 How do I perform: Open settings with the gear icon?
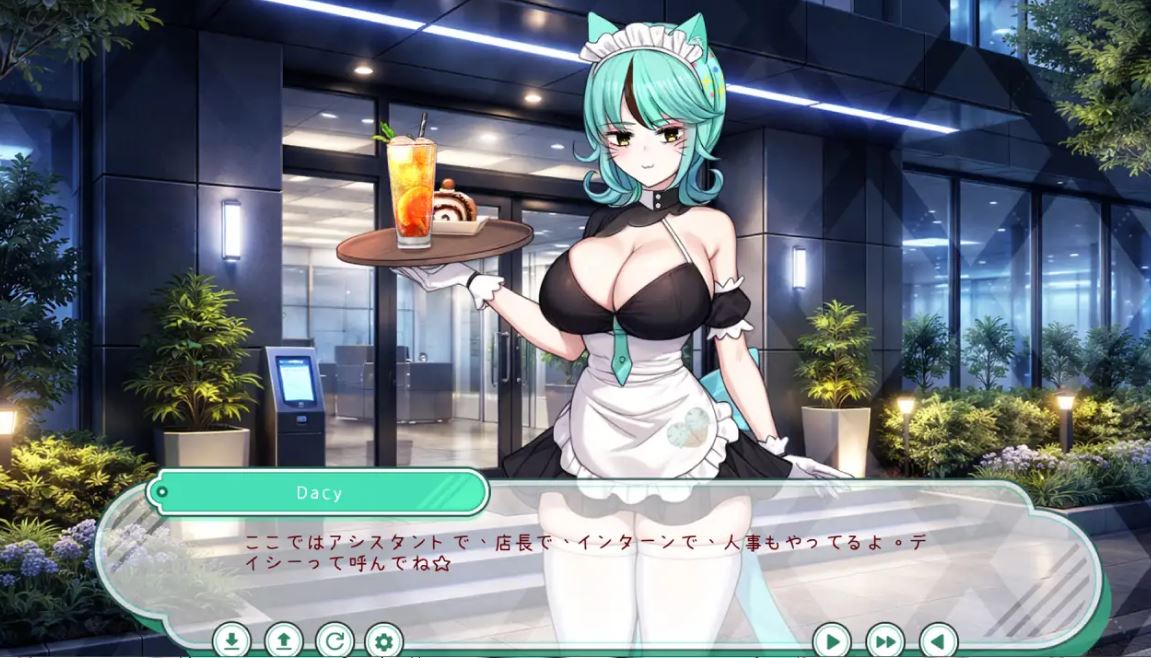[384, 640]
